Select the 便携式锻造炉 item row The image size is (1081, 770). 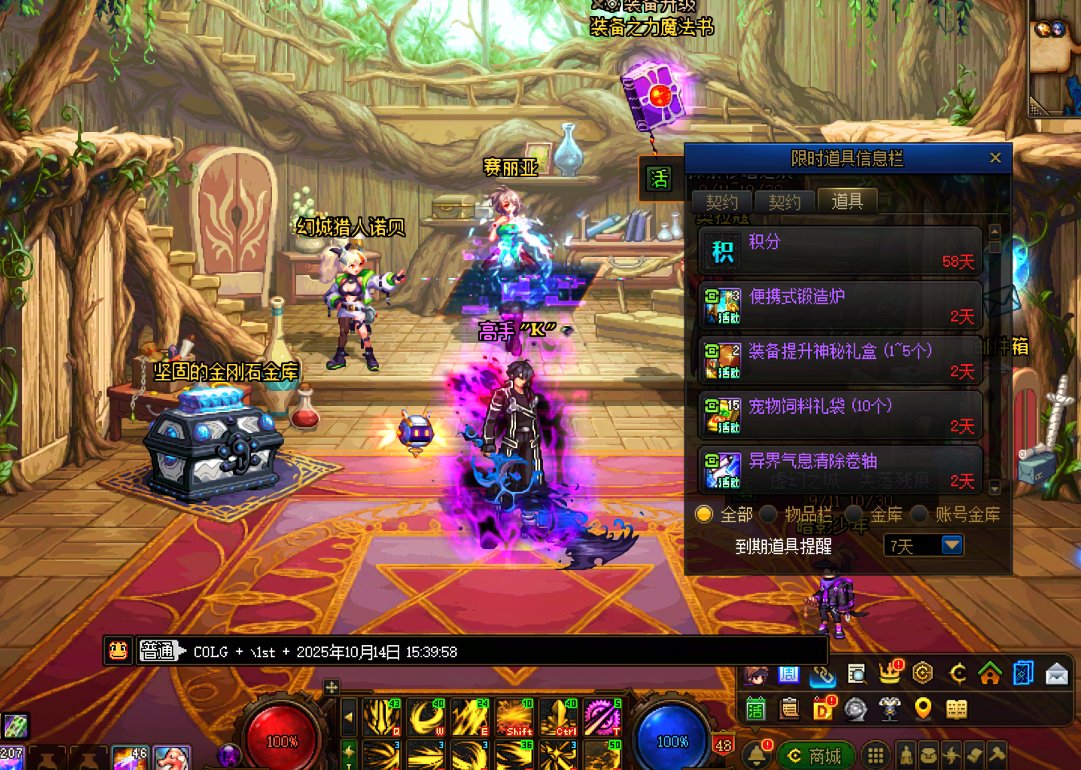coord(840,304)
